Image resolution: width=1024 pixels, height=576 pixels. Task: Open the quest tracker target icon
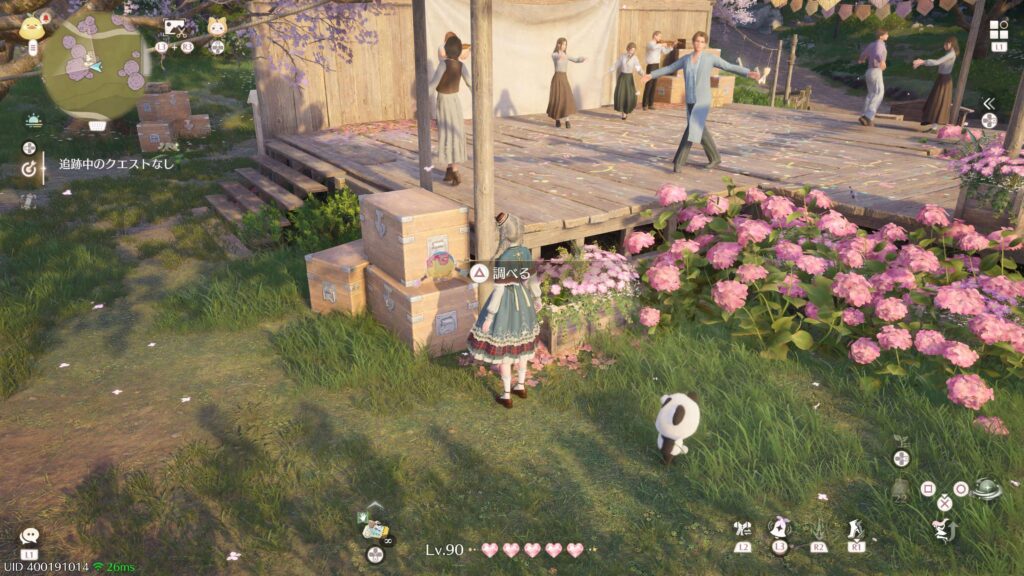[29, 169]
